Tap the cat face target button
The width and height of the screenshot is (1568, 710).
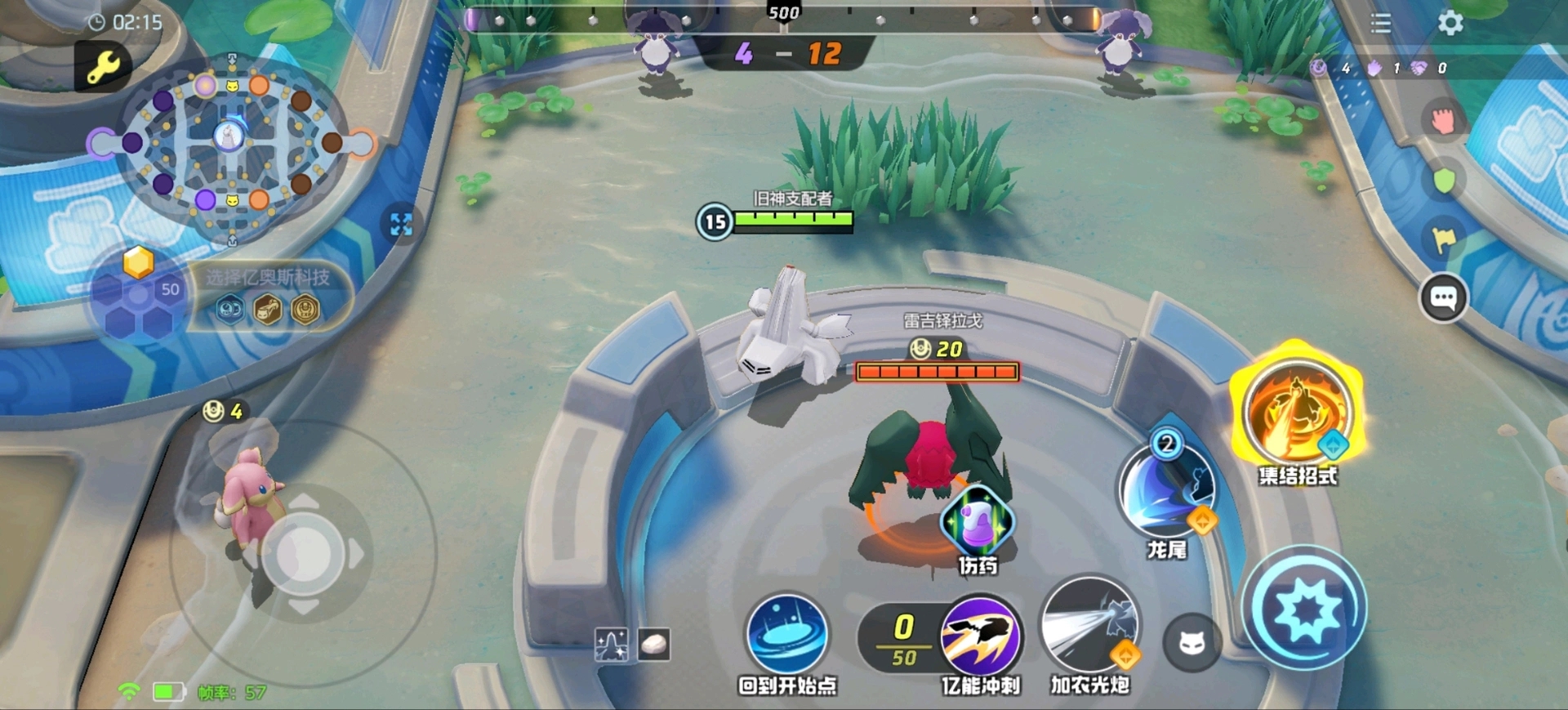(x=1192, y=644)
